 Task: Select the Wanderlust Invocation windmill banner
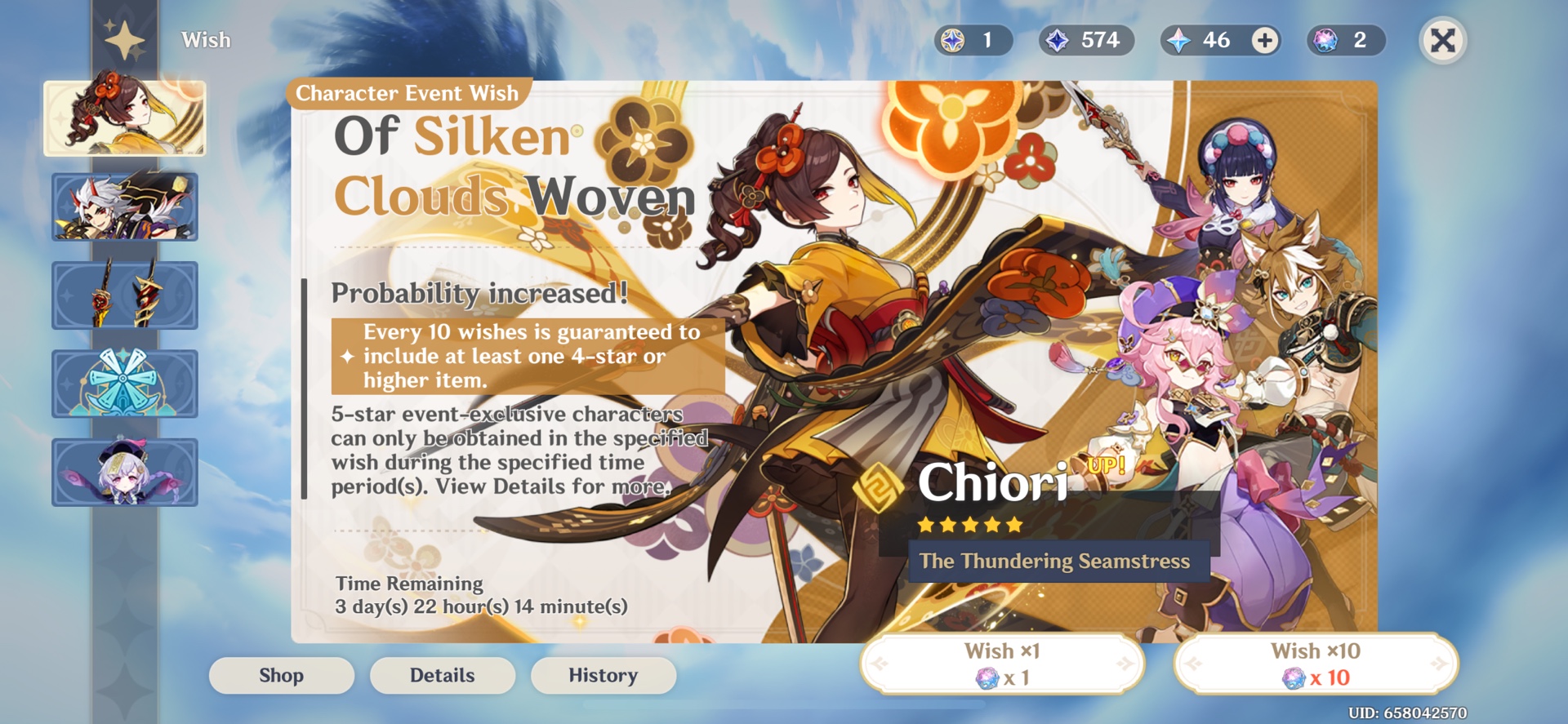coord(124,383)
